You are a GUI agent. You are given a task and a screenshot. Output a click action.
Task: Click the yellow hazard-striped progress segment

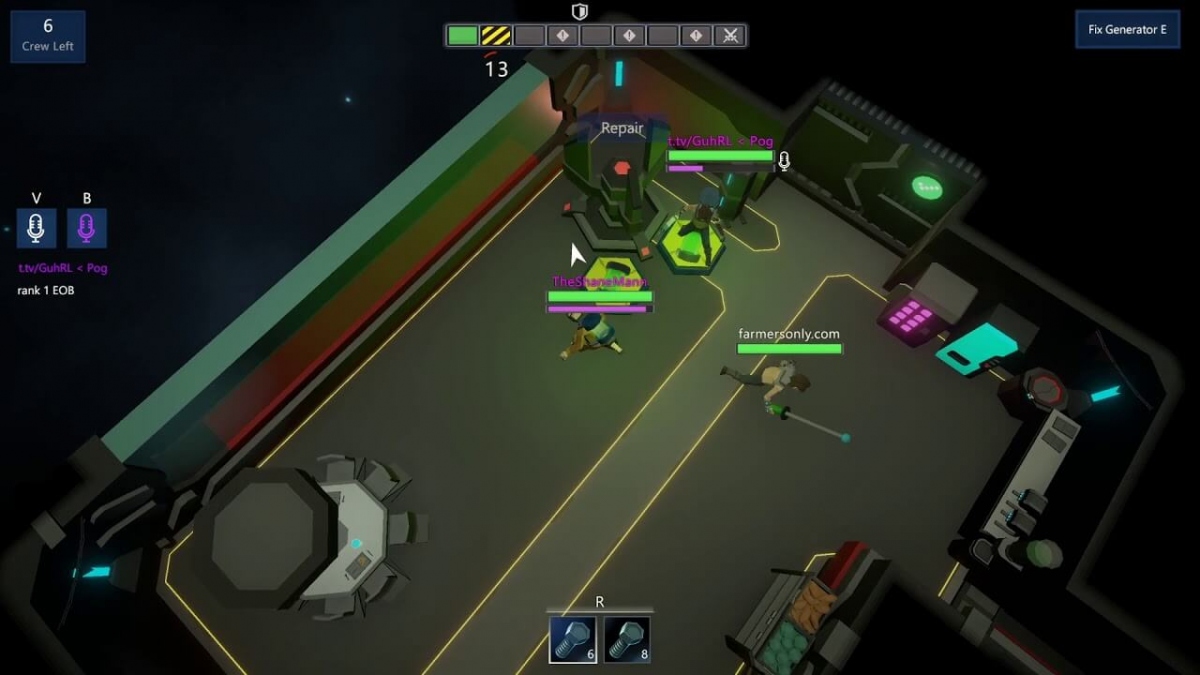click(x=496, y=36)
